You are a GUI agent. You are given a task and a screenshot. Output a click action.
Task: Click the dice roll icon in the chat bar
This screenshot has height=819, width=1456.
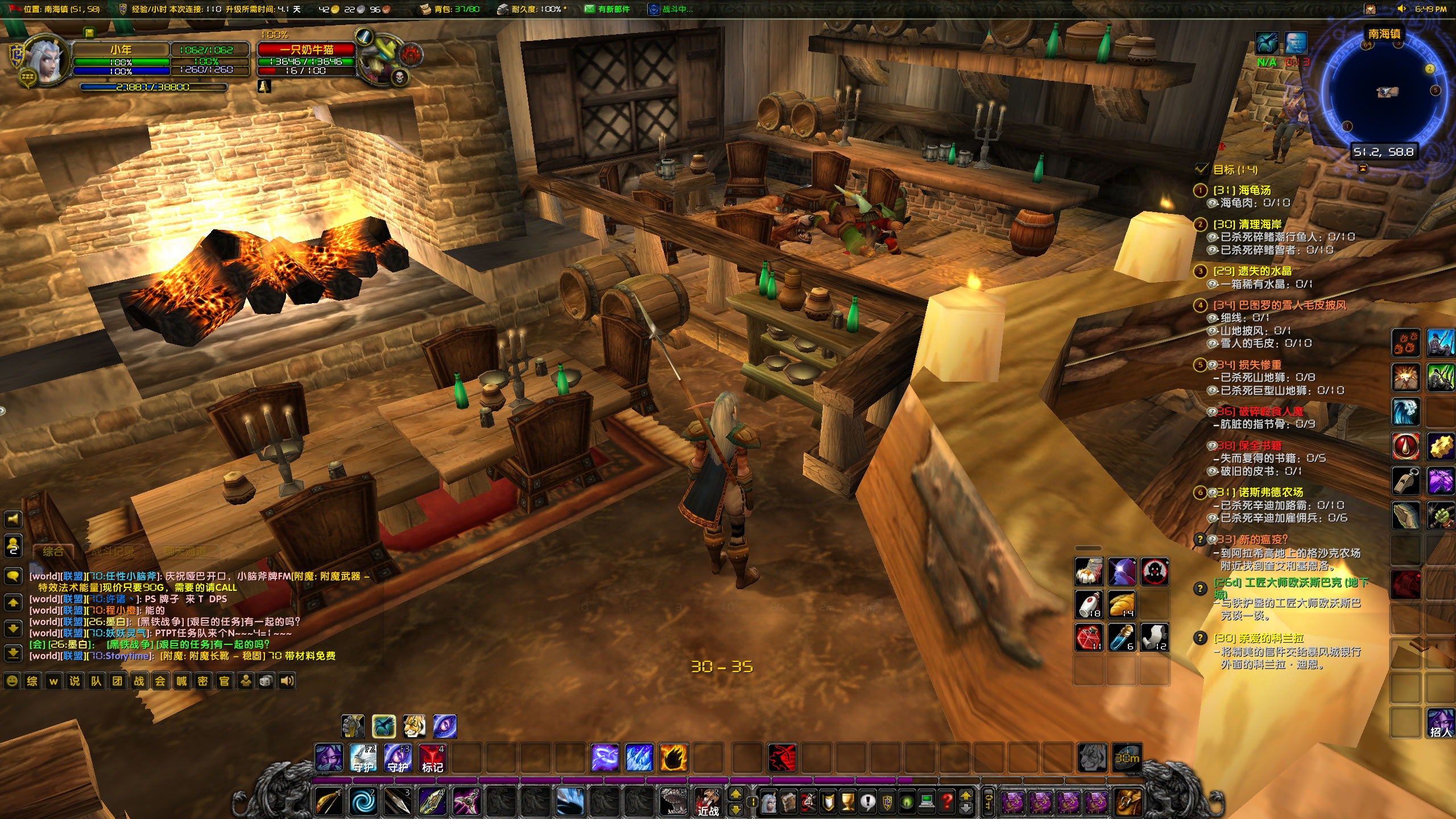tap(266, 682)
